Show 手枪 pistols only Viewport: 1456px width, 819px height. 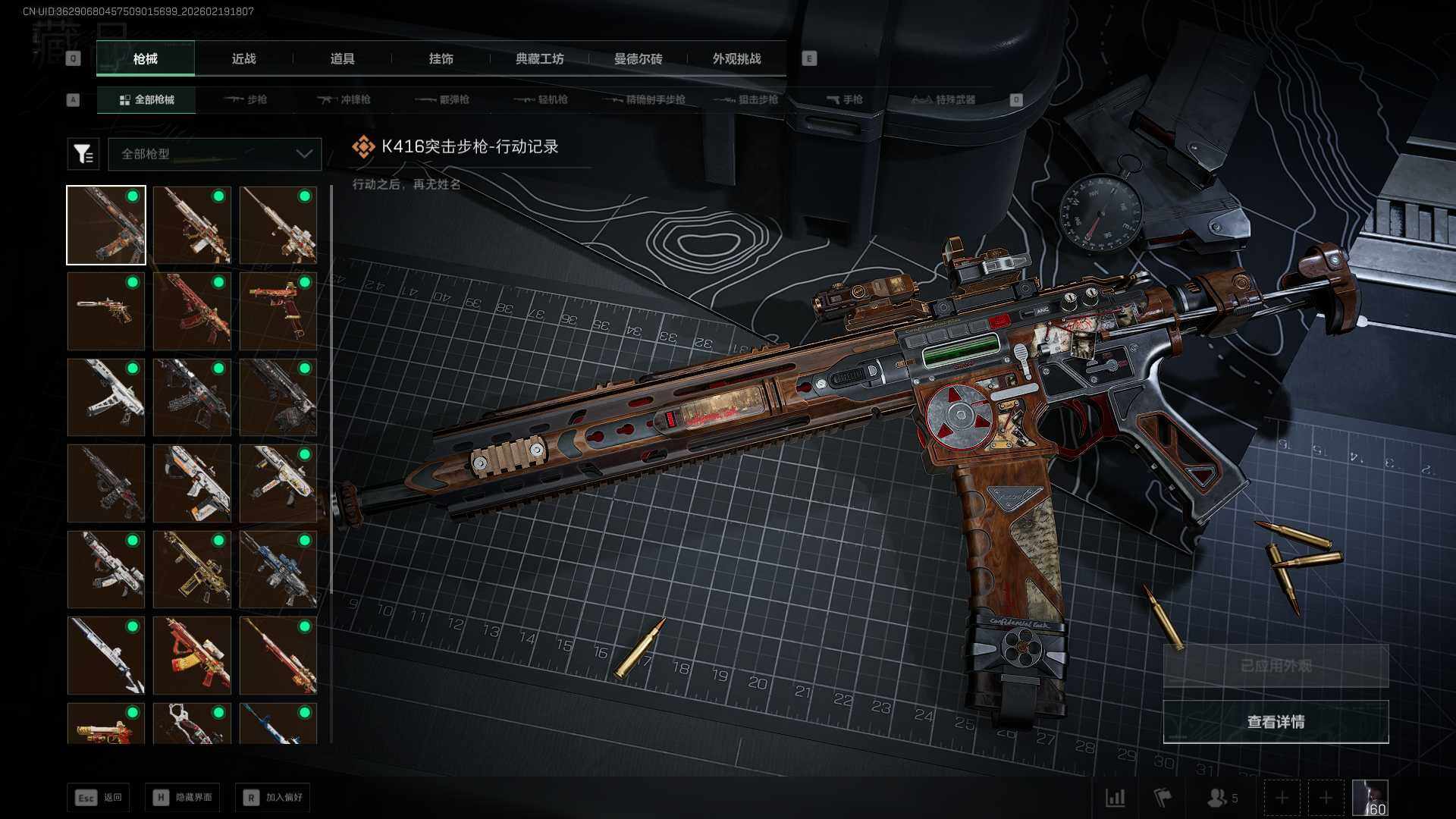[x=844, y=99]
